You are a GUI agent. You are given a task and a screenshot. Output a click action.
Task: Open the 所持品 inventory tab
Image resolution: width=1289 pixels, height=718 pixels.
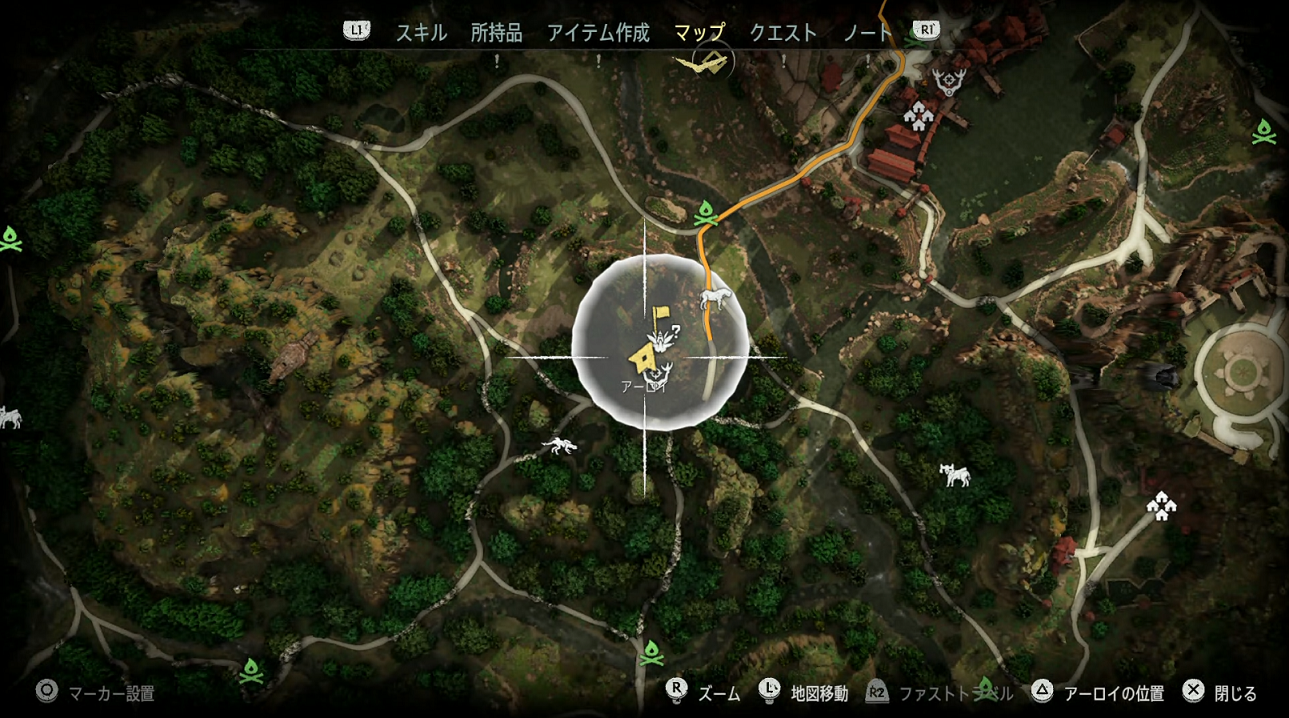tap(497, 33)
